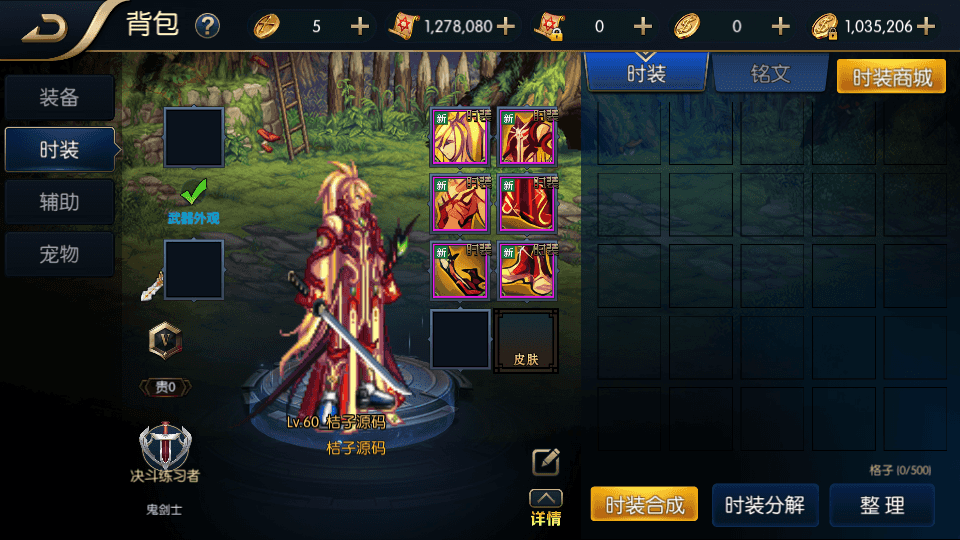Click the 时装合成 fashion synthesis button
Screen dimensions: 960x540
[644, 505]
